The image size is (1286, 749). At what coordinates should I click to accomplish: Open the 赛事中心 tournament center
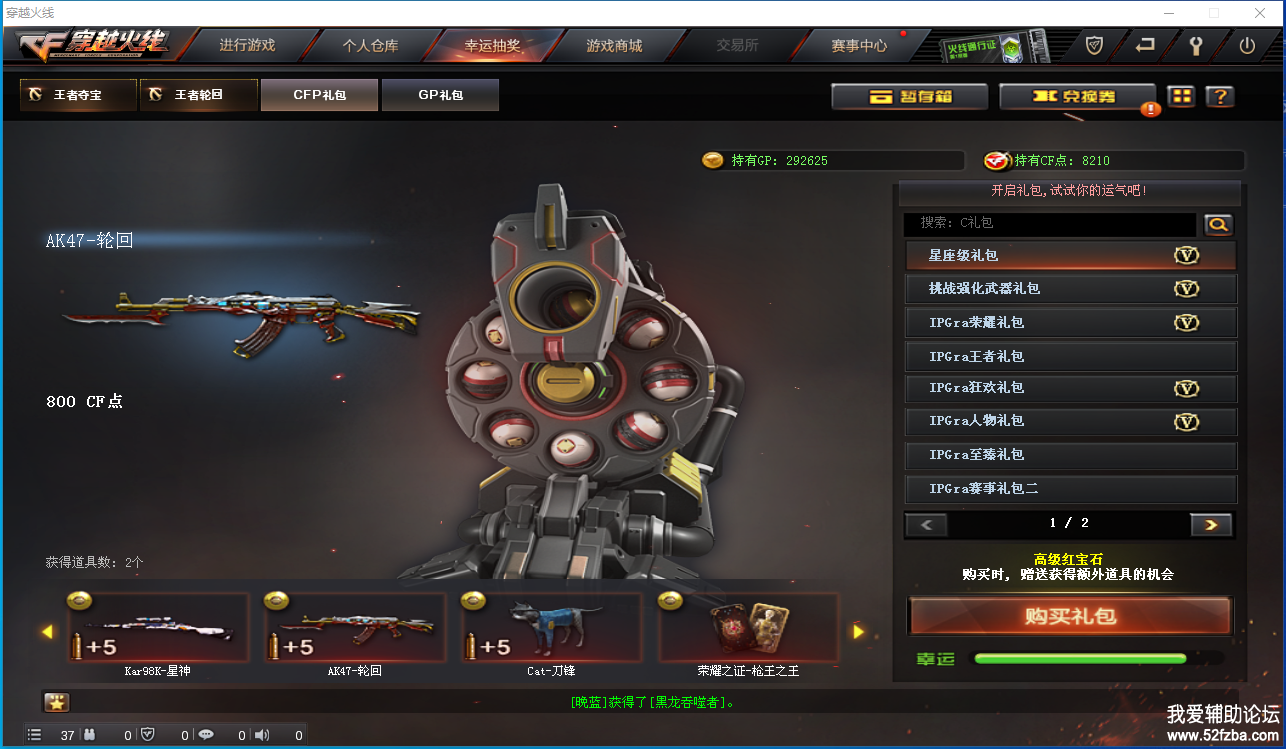click(859, 46)
